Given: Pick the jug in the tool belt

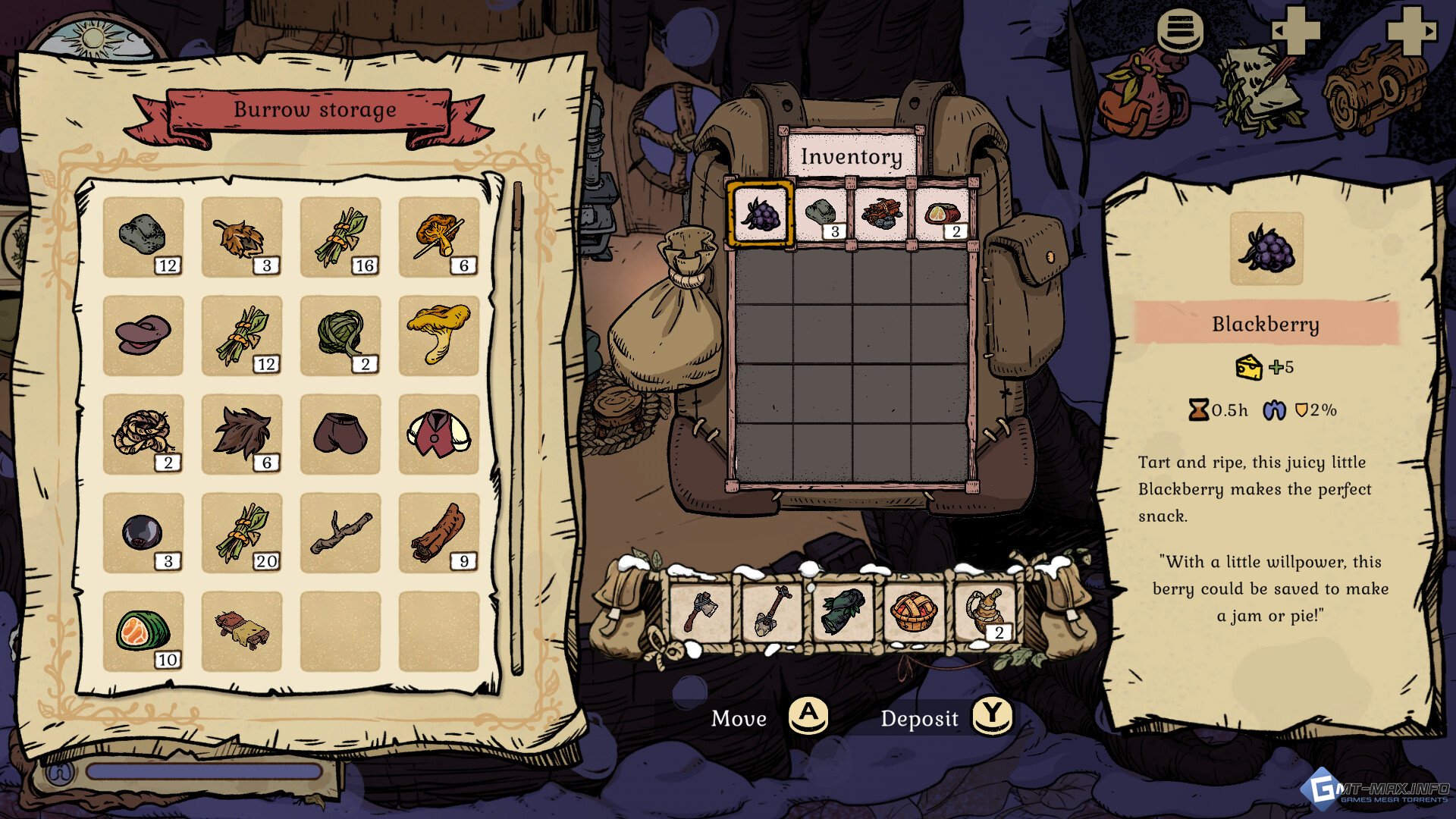Looking at the screenshot, I should click(985, 611).
